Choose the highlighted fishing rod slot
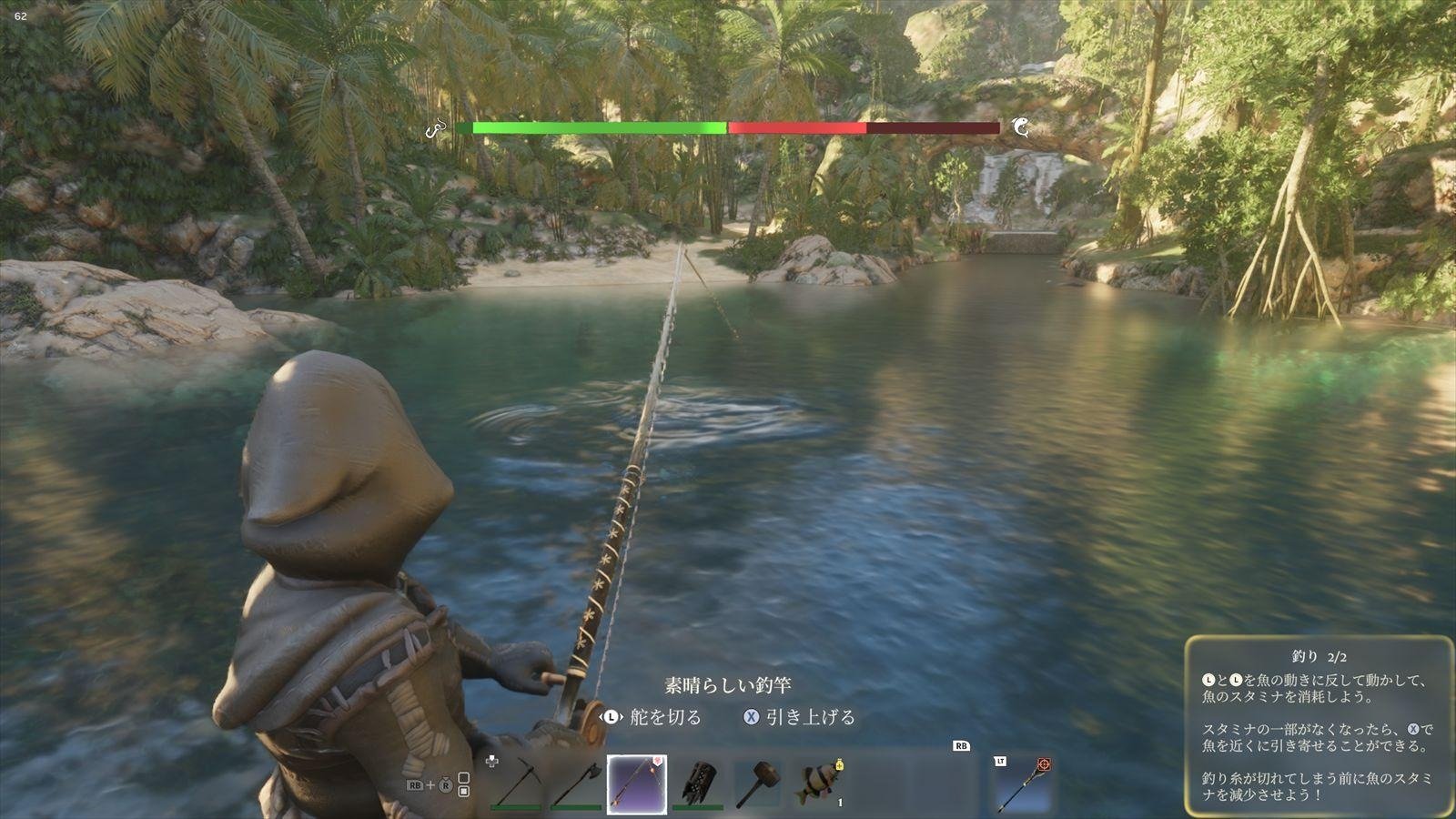This screenshot has height=819, width=1456. (637, 784)
